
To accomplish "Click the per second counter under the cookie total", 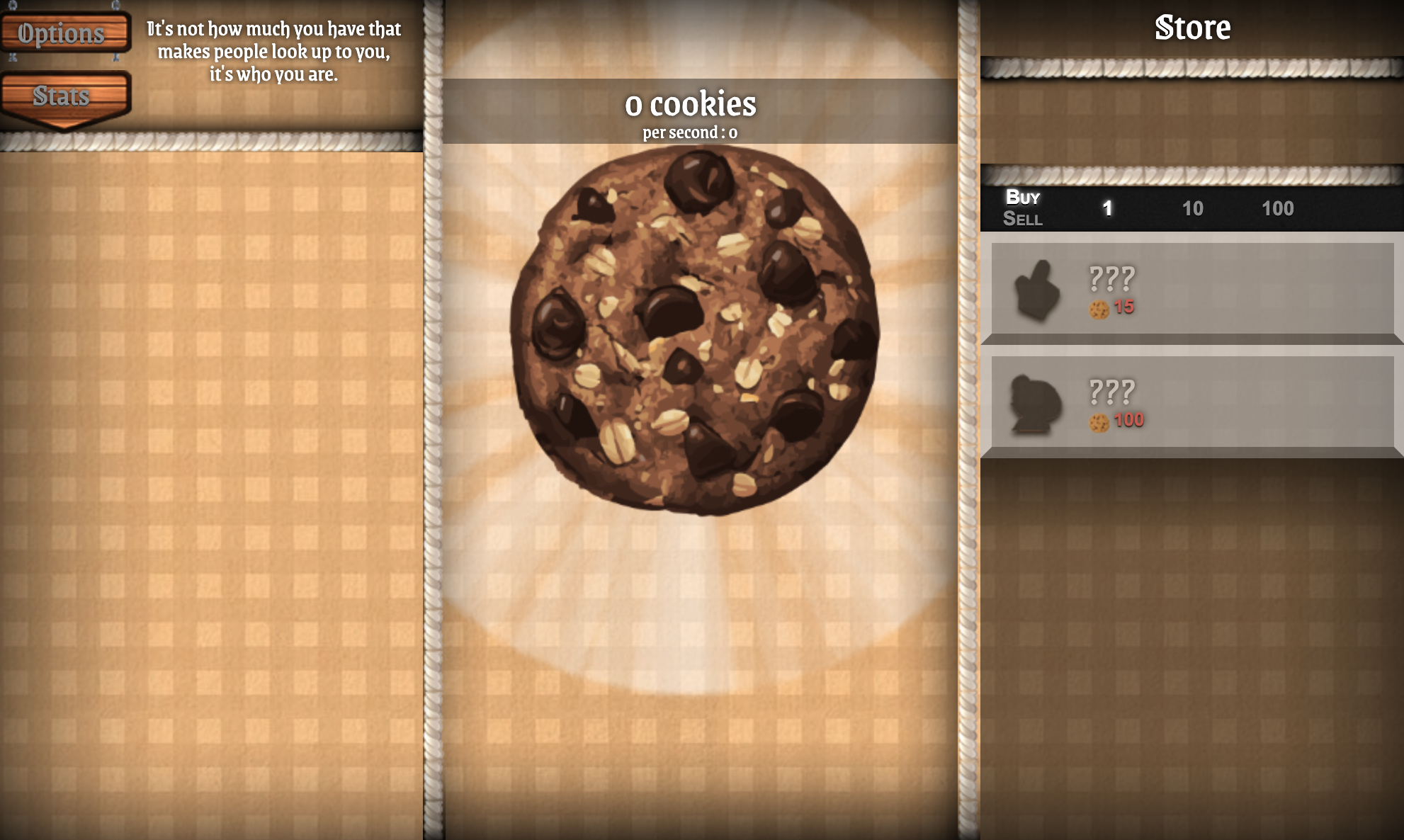I will click(x=690, y=131).
